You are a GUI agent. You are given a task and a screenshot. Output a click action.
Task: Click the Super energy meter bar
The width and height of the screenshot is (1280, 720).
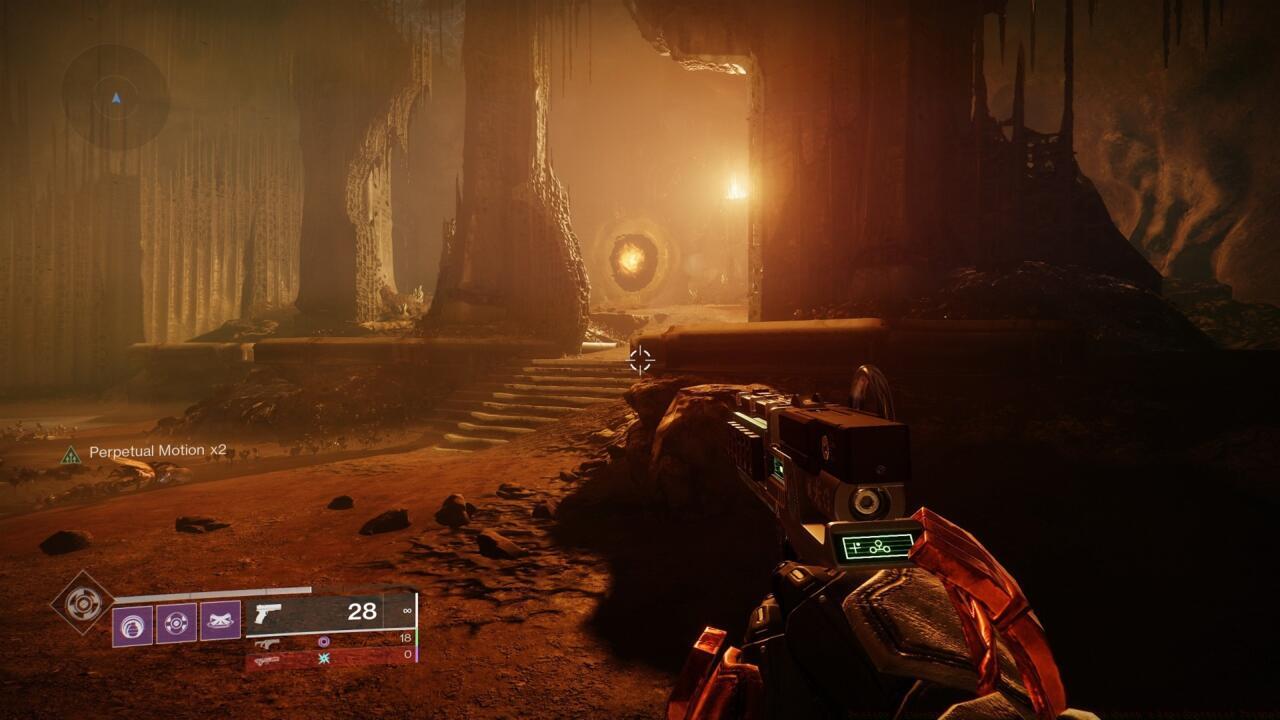(x=211, y=591)
